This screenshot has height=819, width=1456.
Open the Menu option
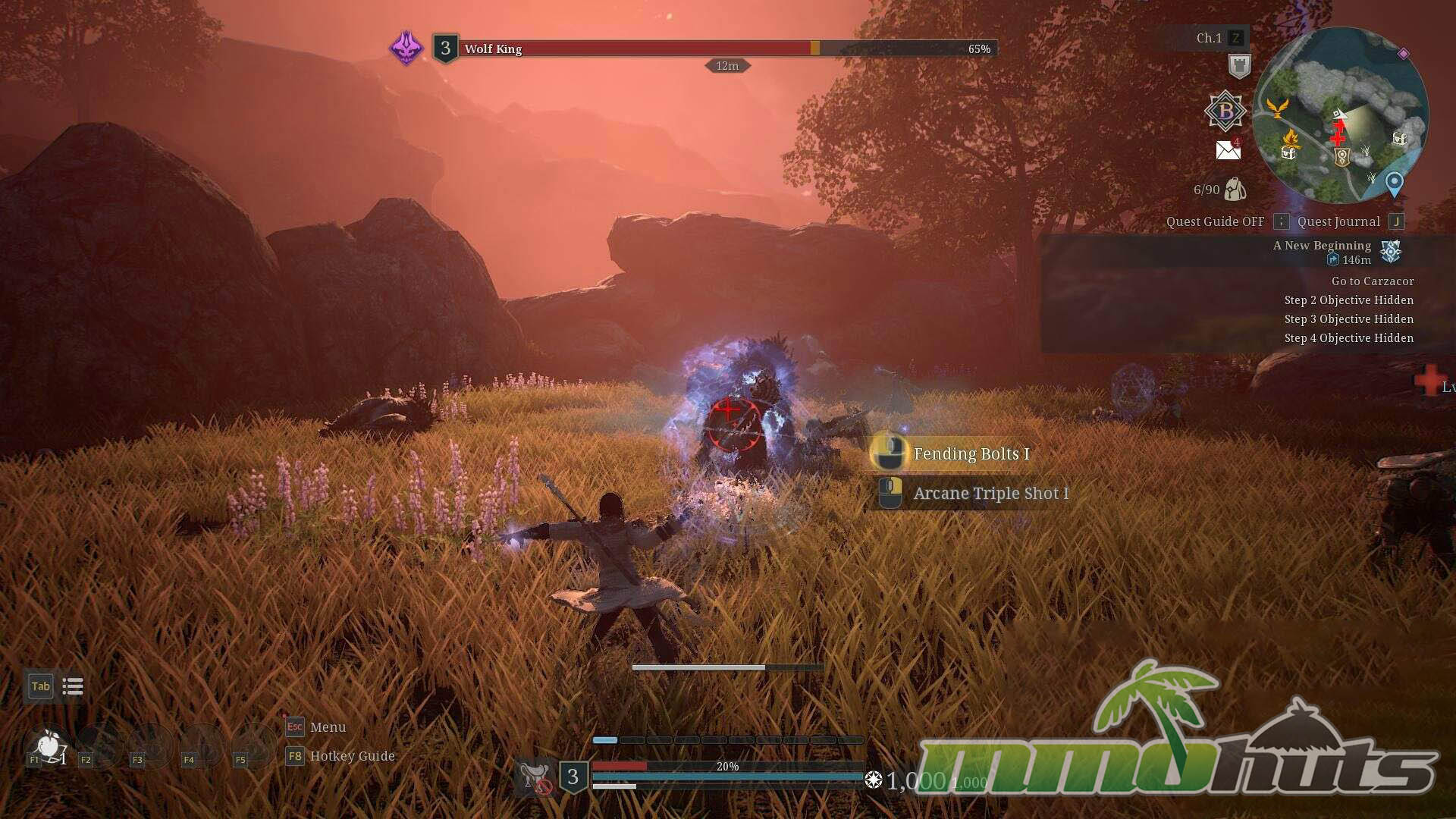(328, 727)
